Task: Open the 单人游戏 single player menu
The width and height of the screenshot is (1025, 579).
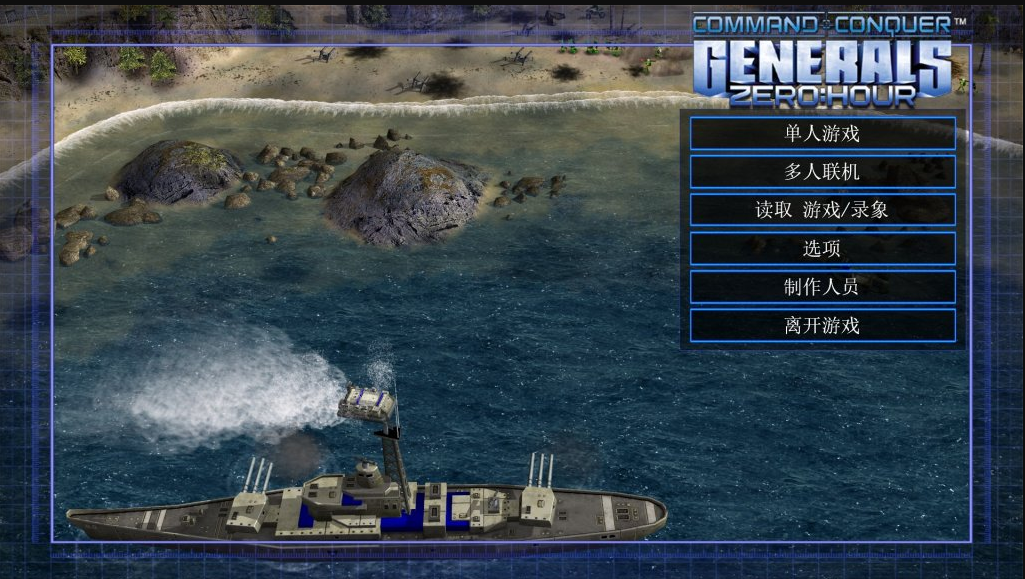Action: 822,133
